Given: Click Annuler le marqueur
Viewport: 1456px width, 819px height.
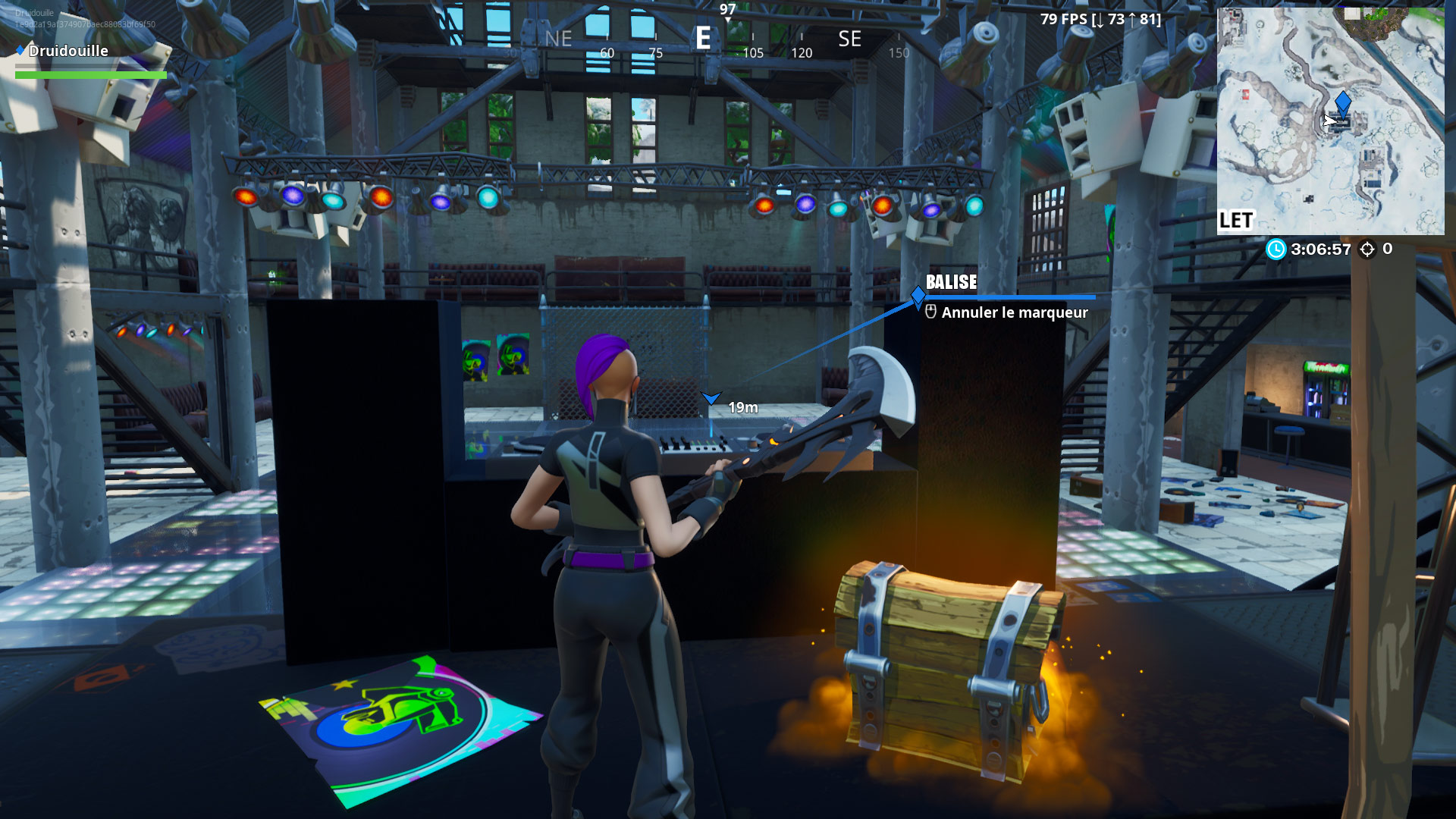Looking at the screenshot, I should pos(1015,312).
